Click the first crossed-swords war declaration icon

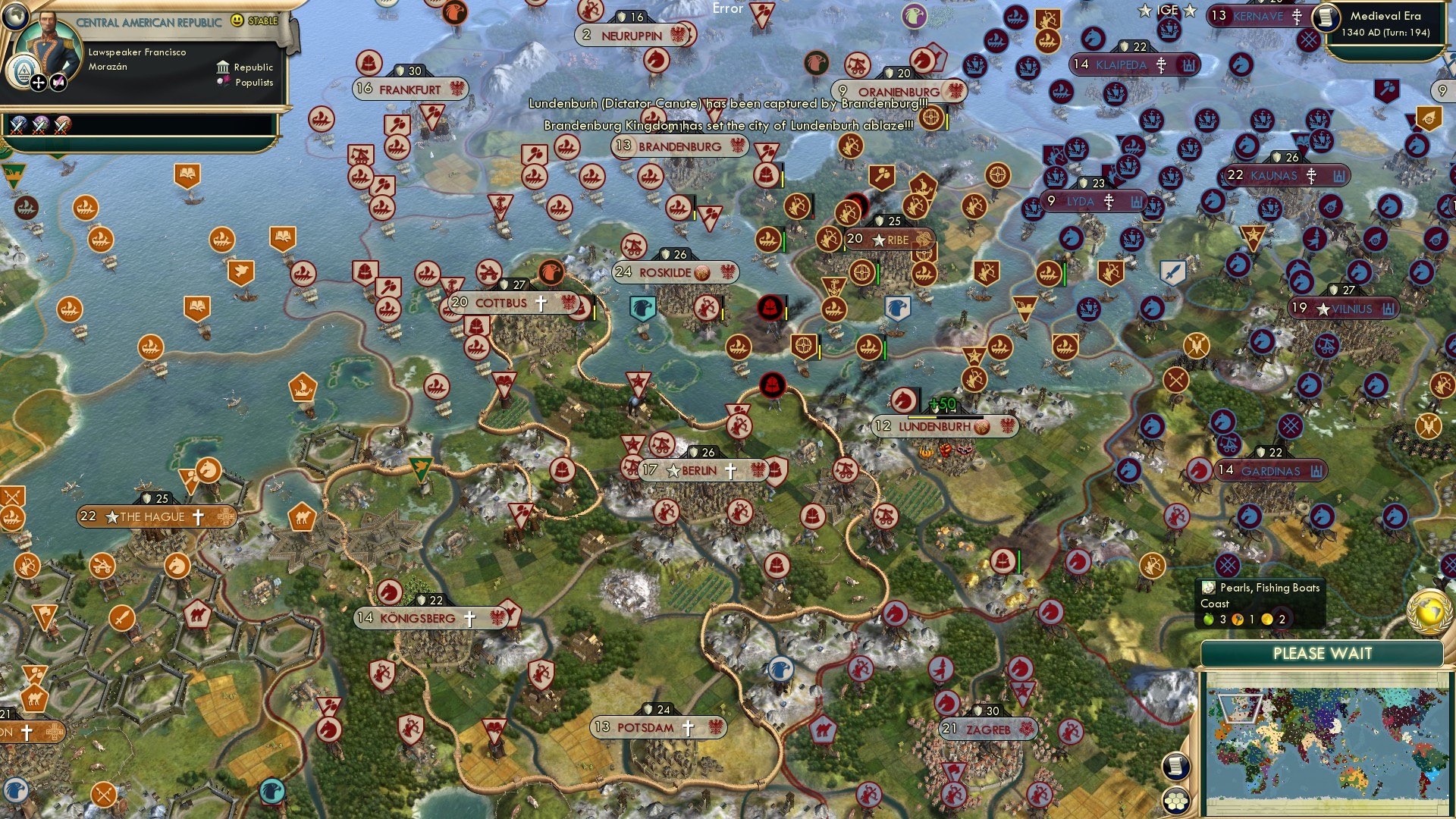[17, 127]
